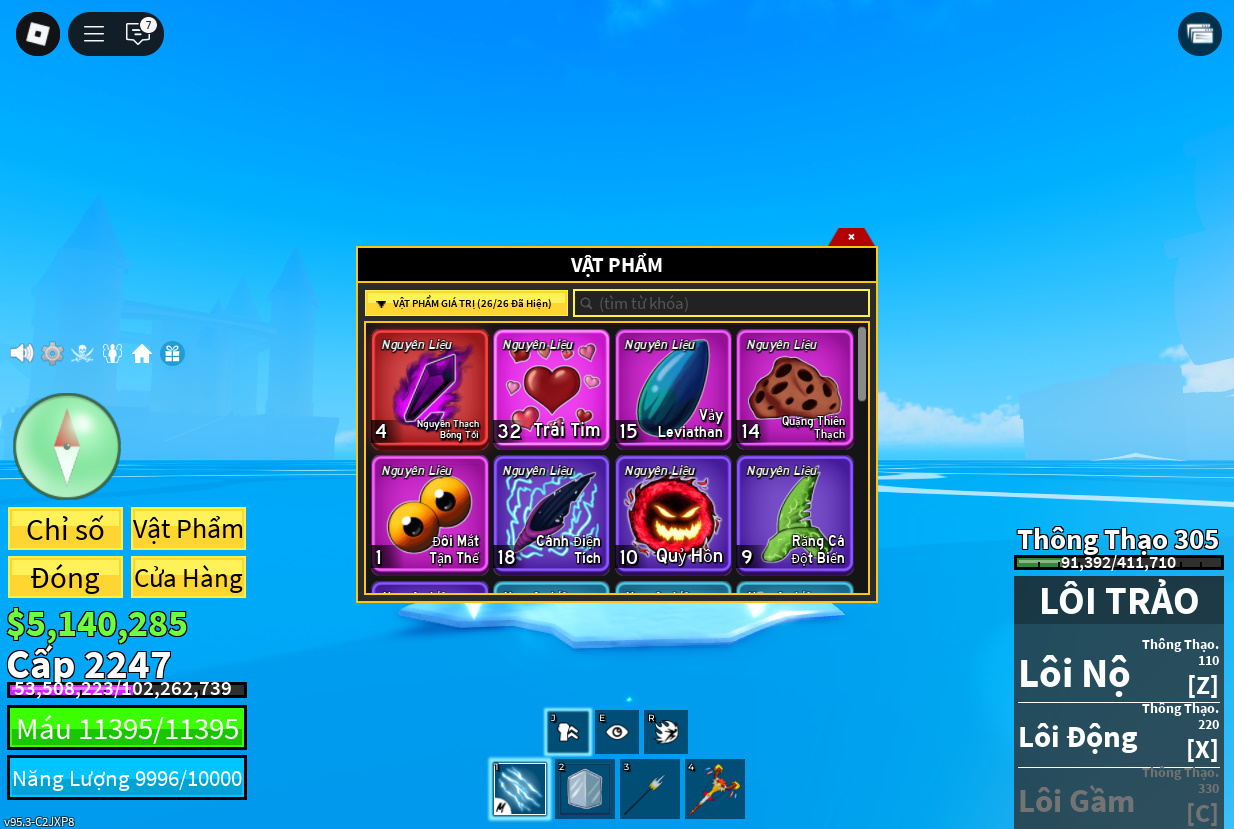Choose the Quỷ Hồn item slot
Viewport: 1234px width, 829px height.
[673, 514]
